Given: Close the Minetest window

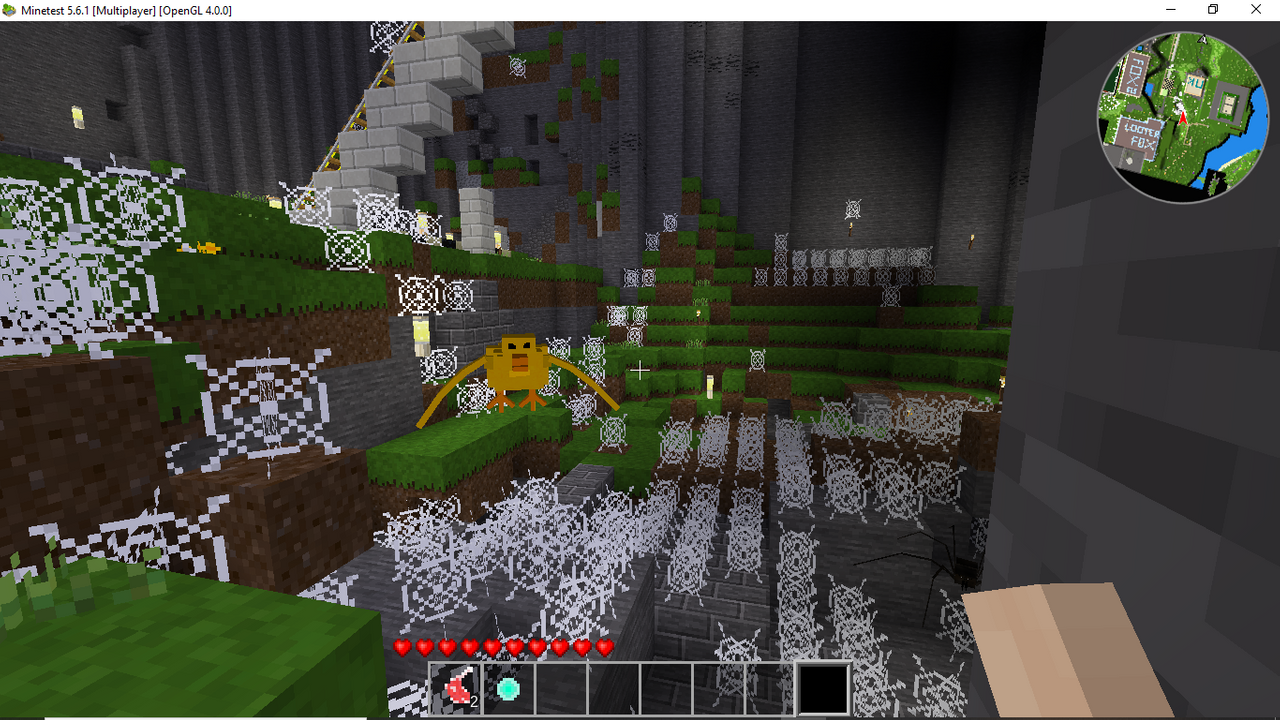Looking at the screenshot, I should click(x=1256, y=10).
